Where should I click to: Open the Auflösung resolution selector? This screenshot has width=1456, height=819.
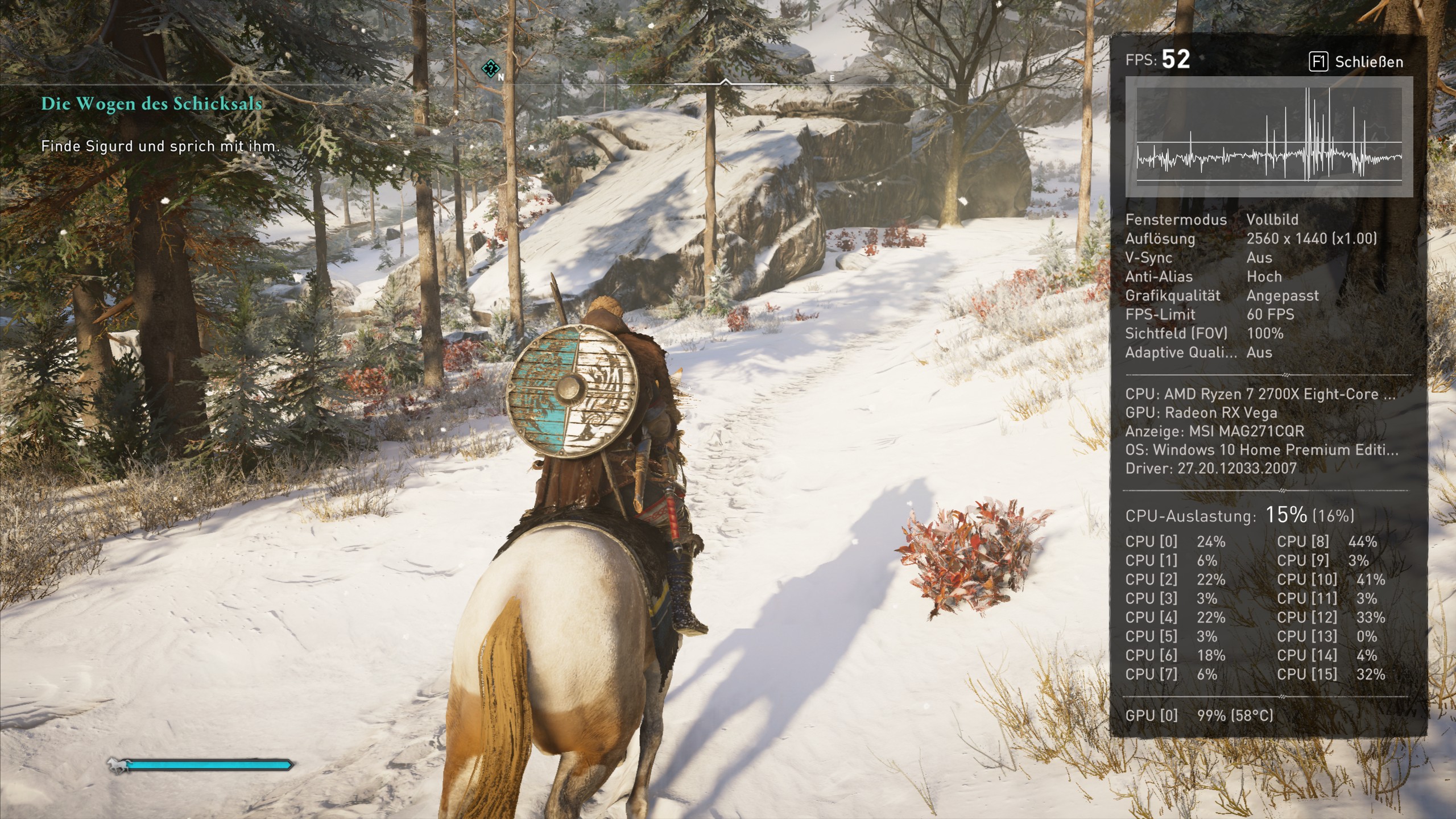[x=1308, y=239]
